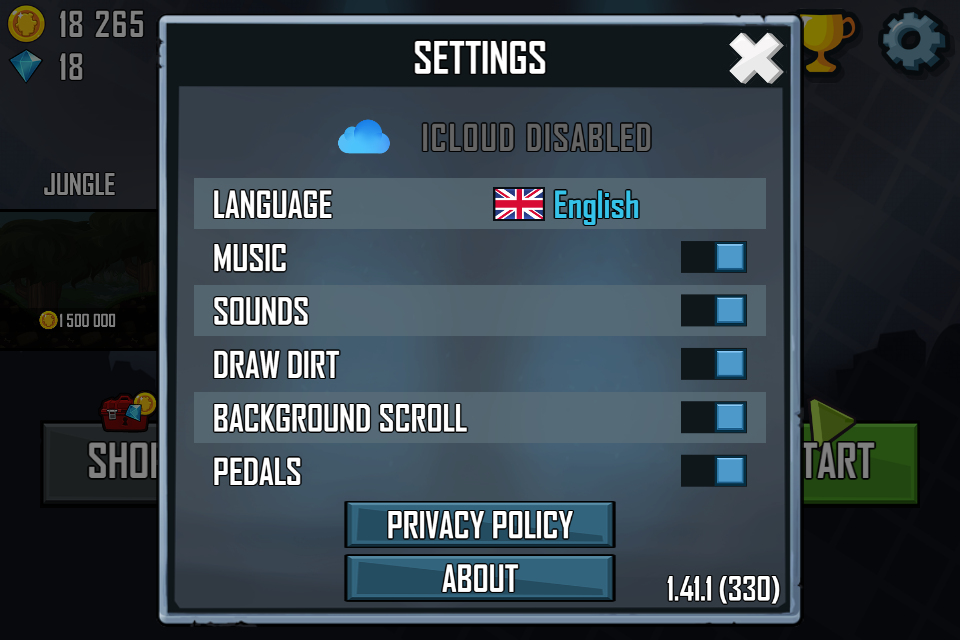Hit the green Start button
960x640 pixels.
860,462
